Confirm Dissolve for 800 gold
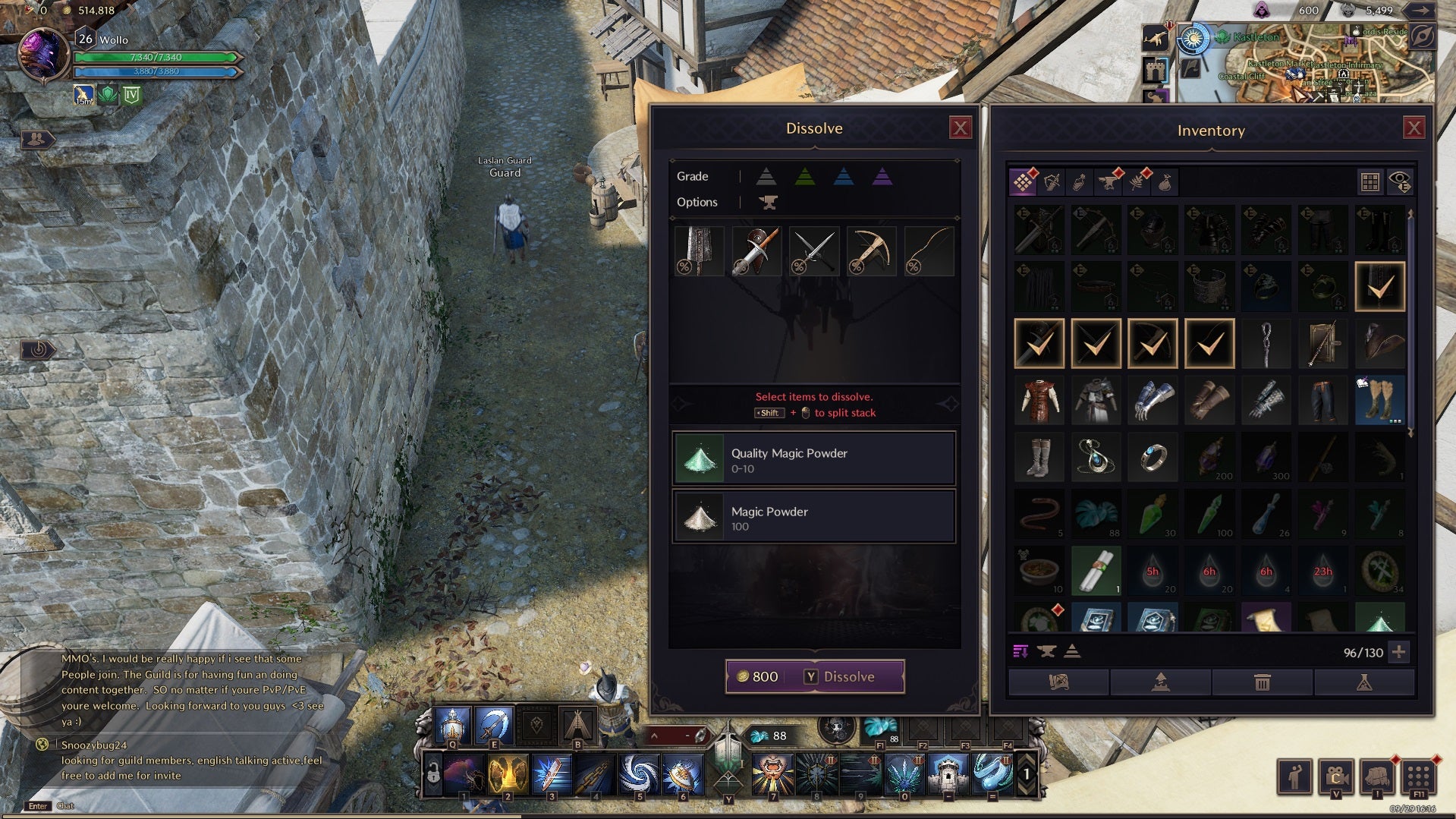1456x819 pixels. click(815, 676)
